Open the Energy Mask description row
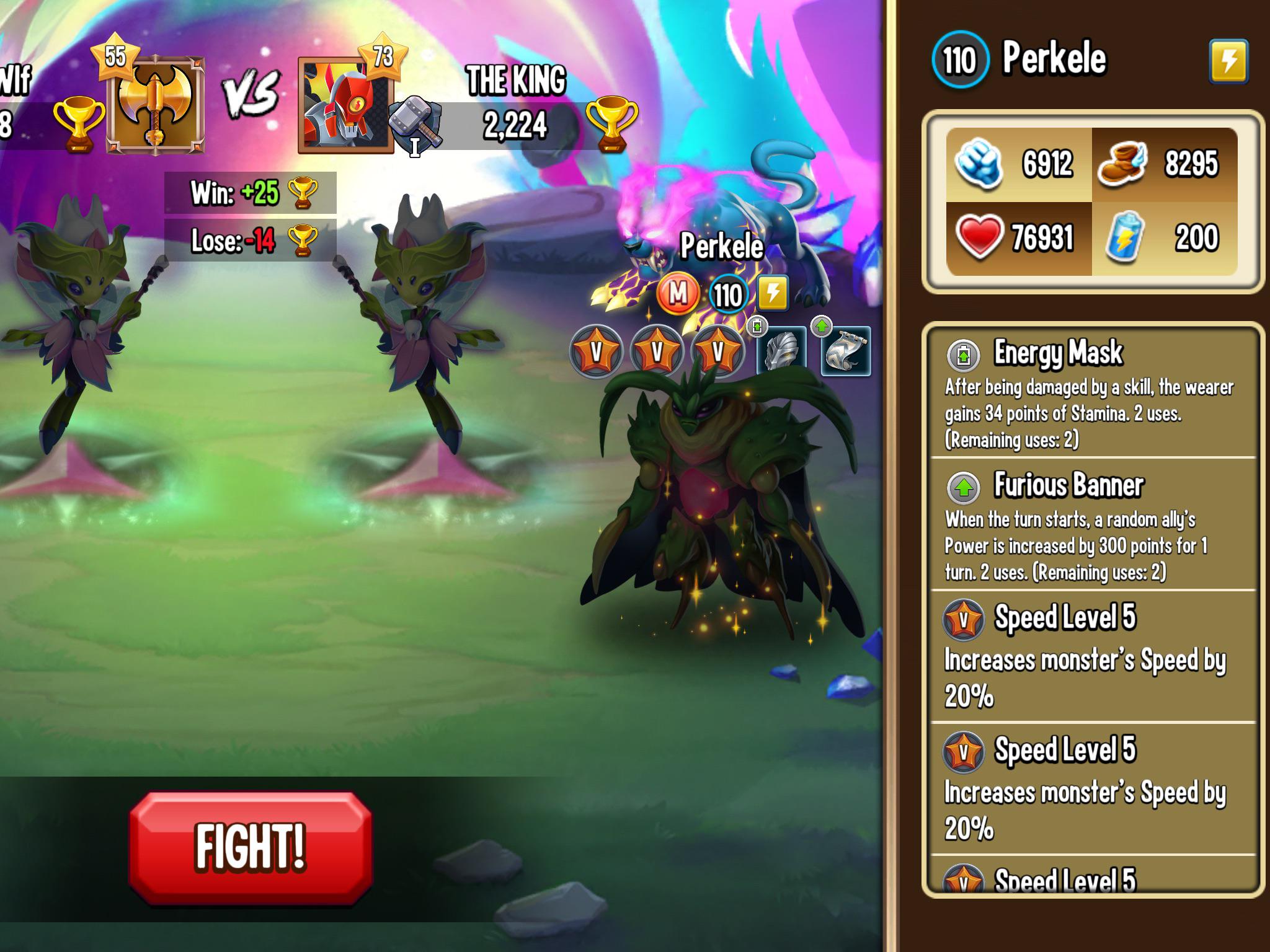The height and width of the screenshot is (952, 1270). pyautogui.click(x=1093, y=394)
